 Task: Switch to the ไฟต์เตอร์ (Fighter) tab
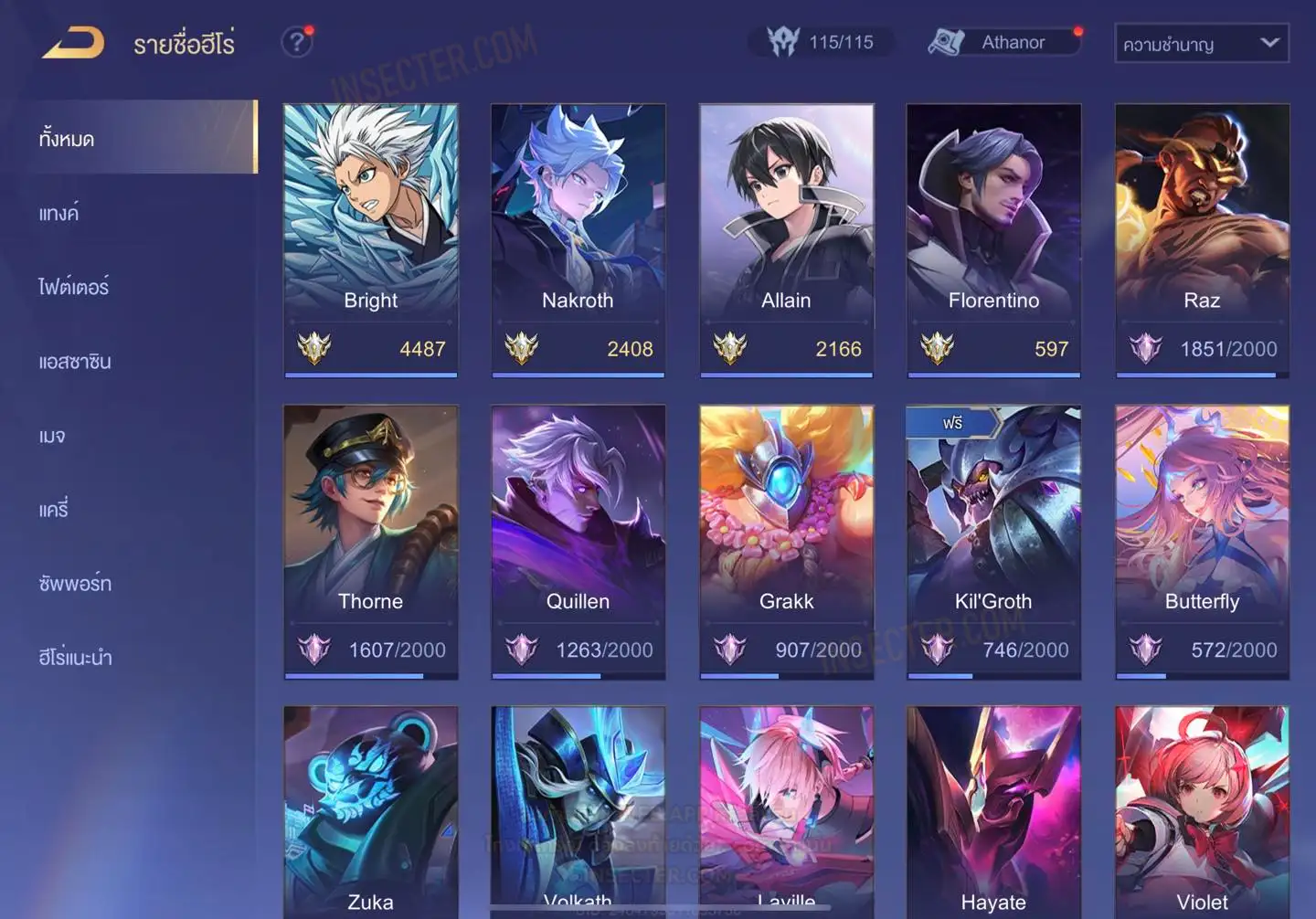coord(73,287)
